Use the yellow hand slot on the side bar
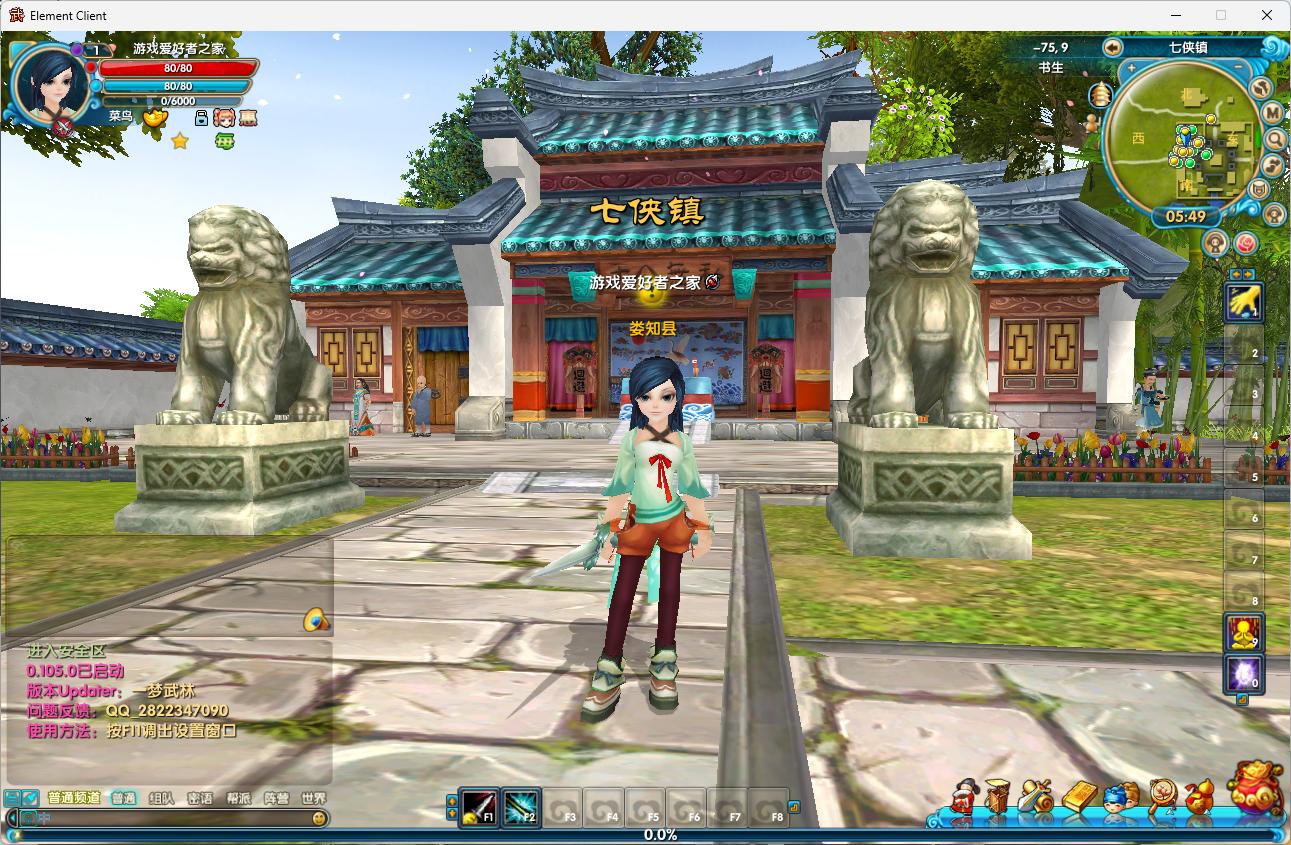This screenshot has width=1291, height=845. (x=1244, y=301)
